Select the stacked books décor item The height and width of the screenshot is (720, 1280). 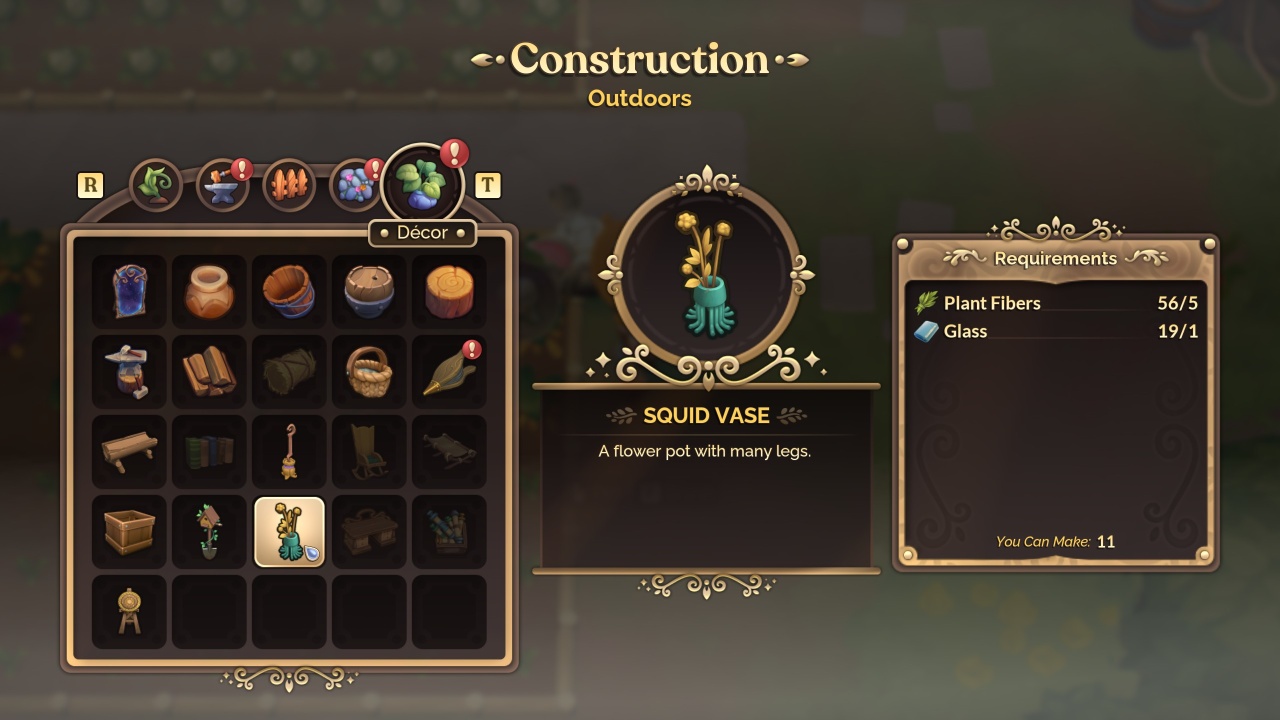click(x=208, y=450)
